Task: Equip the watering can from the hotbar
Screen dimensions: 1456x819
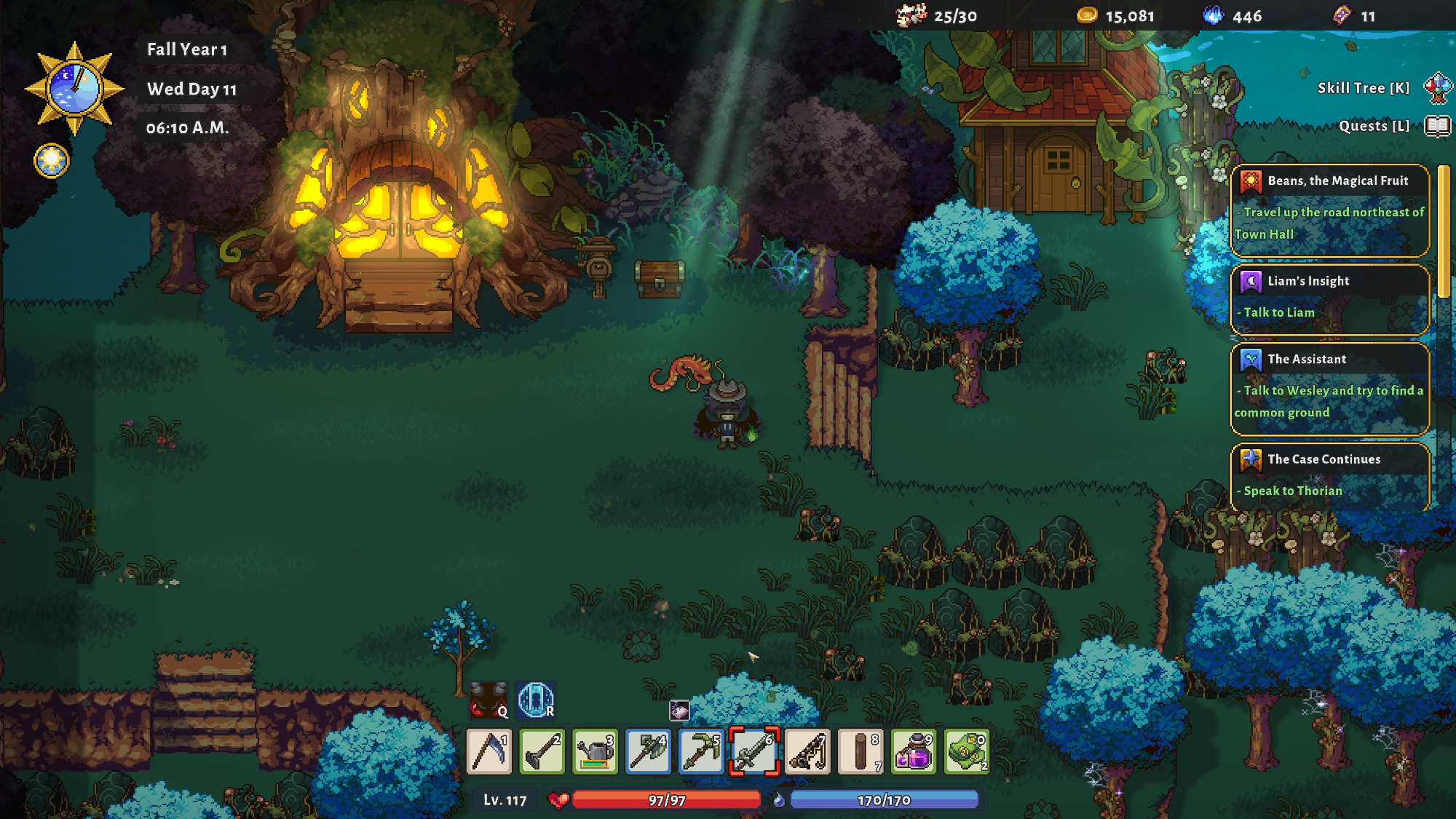Action: pos(595,751)
